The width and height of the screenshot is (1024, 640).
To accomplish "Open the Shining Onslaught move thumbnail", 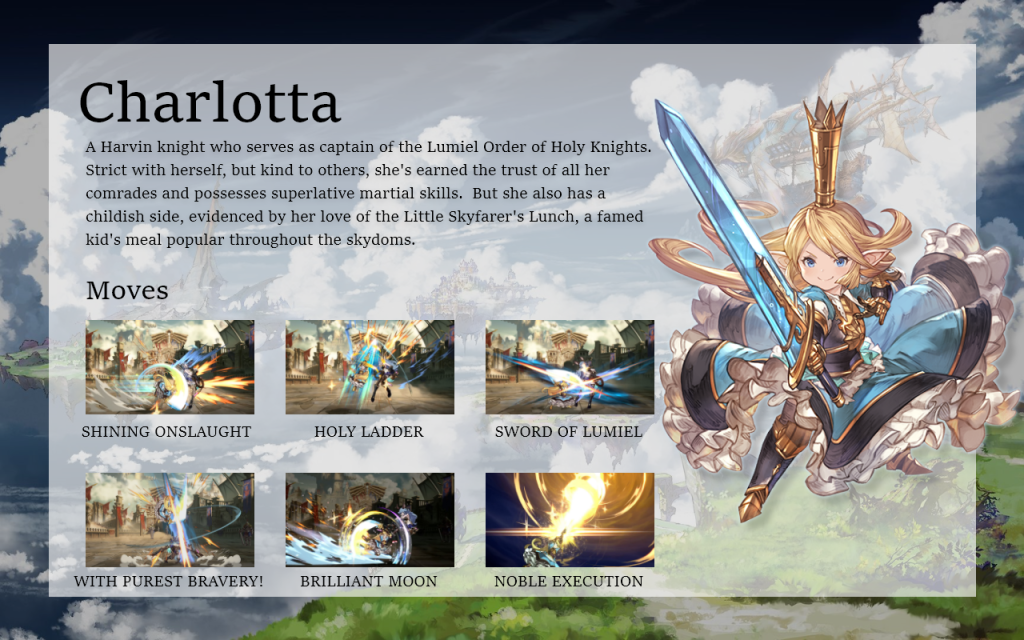I will pos(169,367).
